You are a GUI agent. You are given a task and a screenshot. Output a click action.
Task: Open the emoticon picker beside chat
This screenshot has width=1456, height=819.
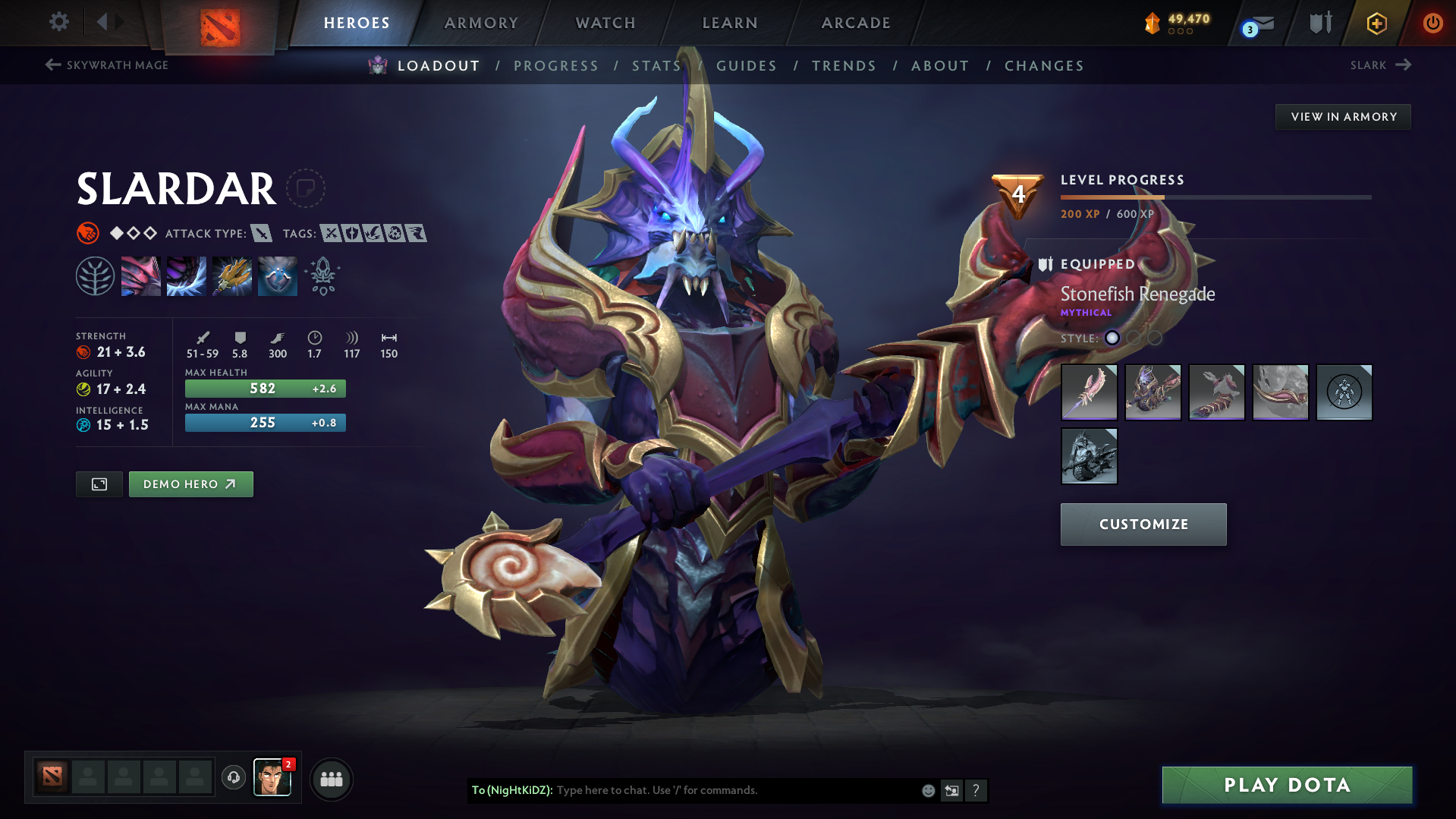pyautogui.click(x=927, y=790)
